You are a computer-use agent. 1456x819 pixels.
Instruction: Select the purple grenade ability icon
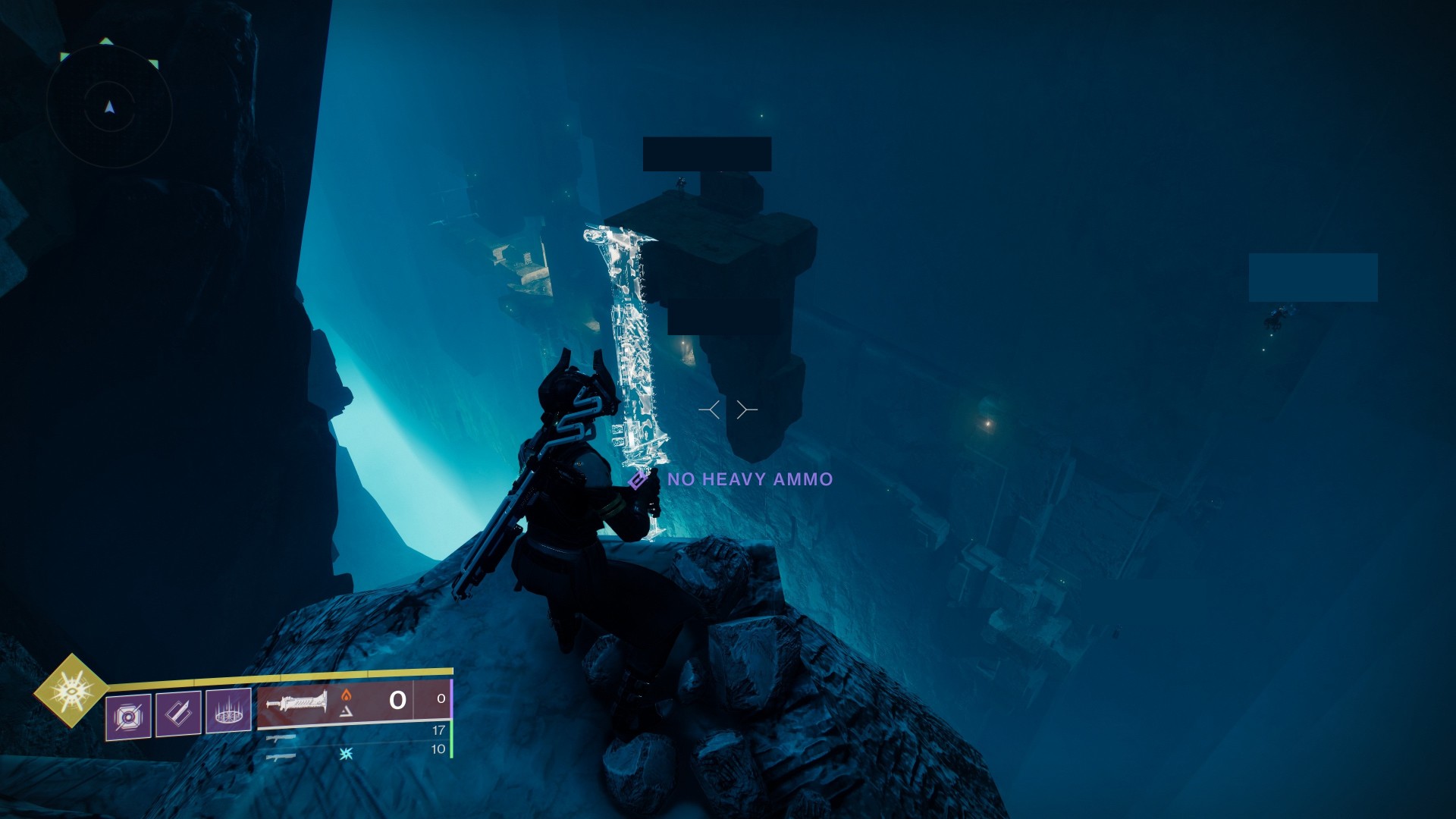click(x=128, y=716)
